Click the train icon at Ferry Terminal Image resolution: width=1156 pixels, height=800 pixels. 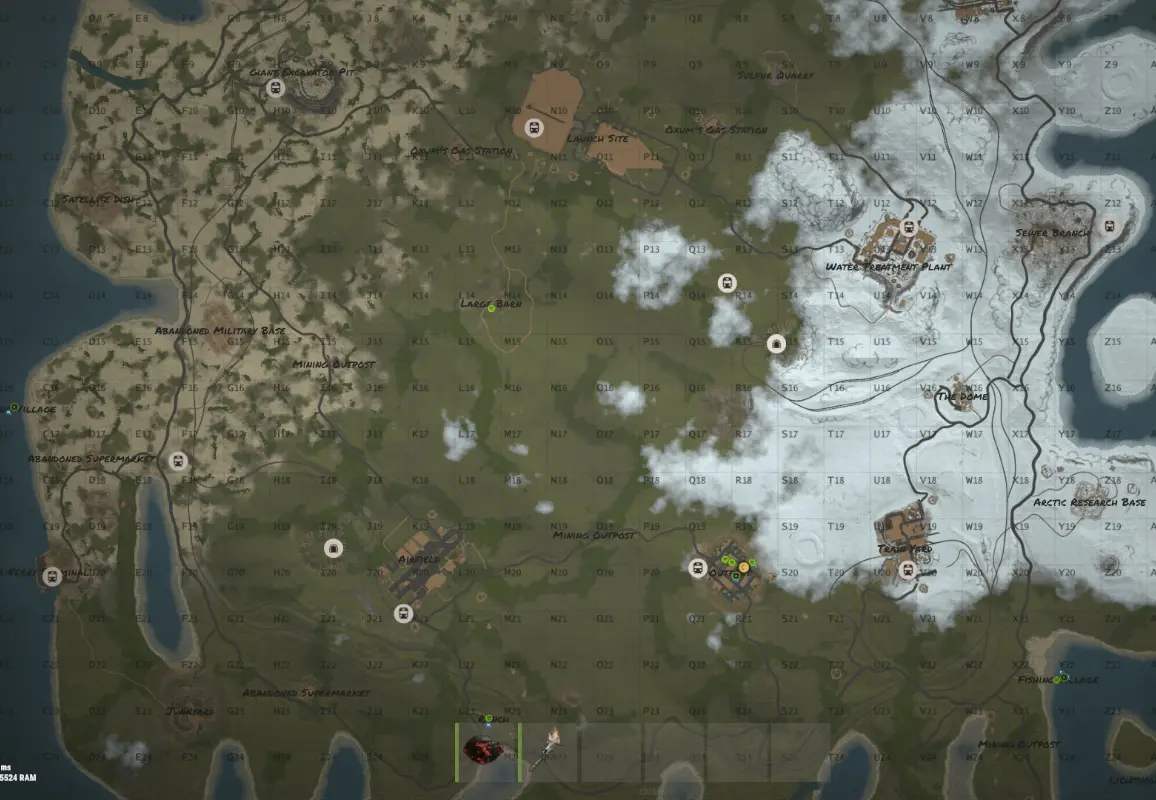51,576
